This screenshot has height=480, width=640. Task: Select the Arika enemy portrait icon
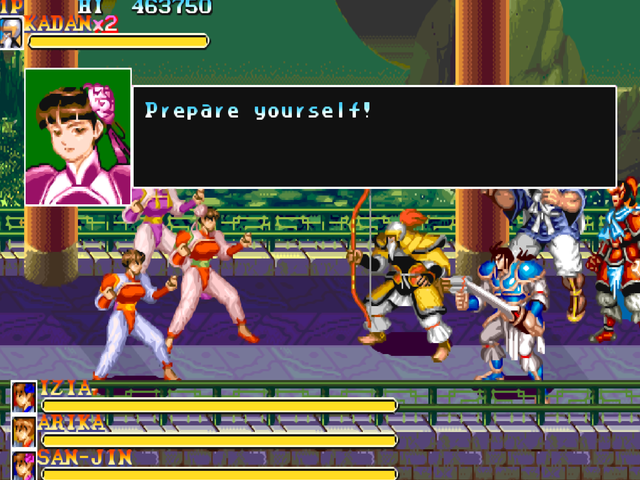pyautogui.click(x=24, y=431)
